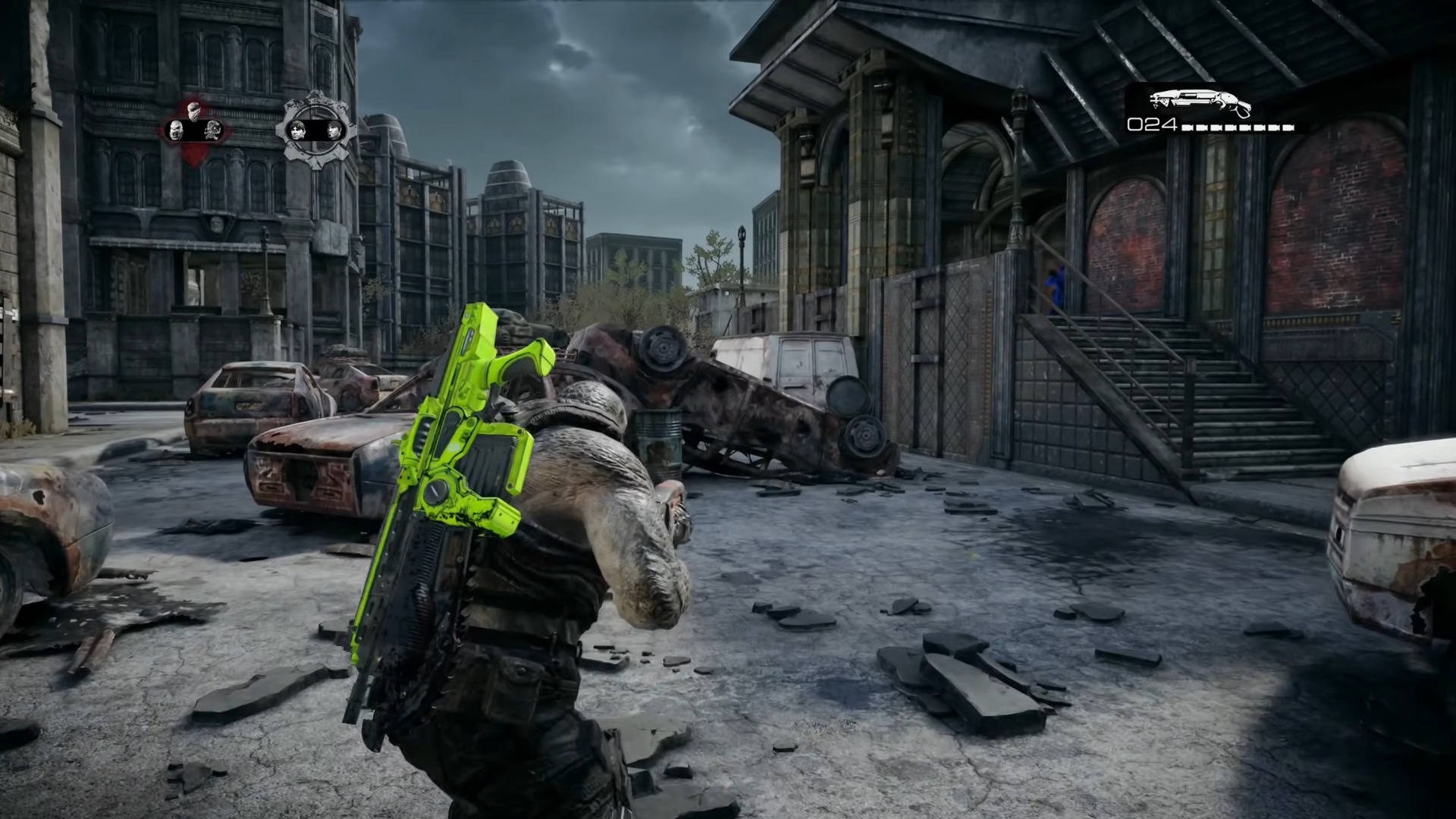
Task: Select the dark-haired COG soldier portrait
Action: coord(297,130)
